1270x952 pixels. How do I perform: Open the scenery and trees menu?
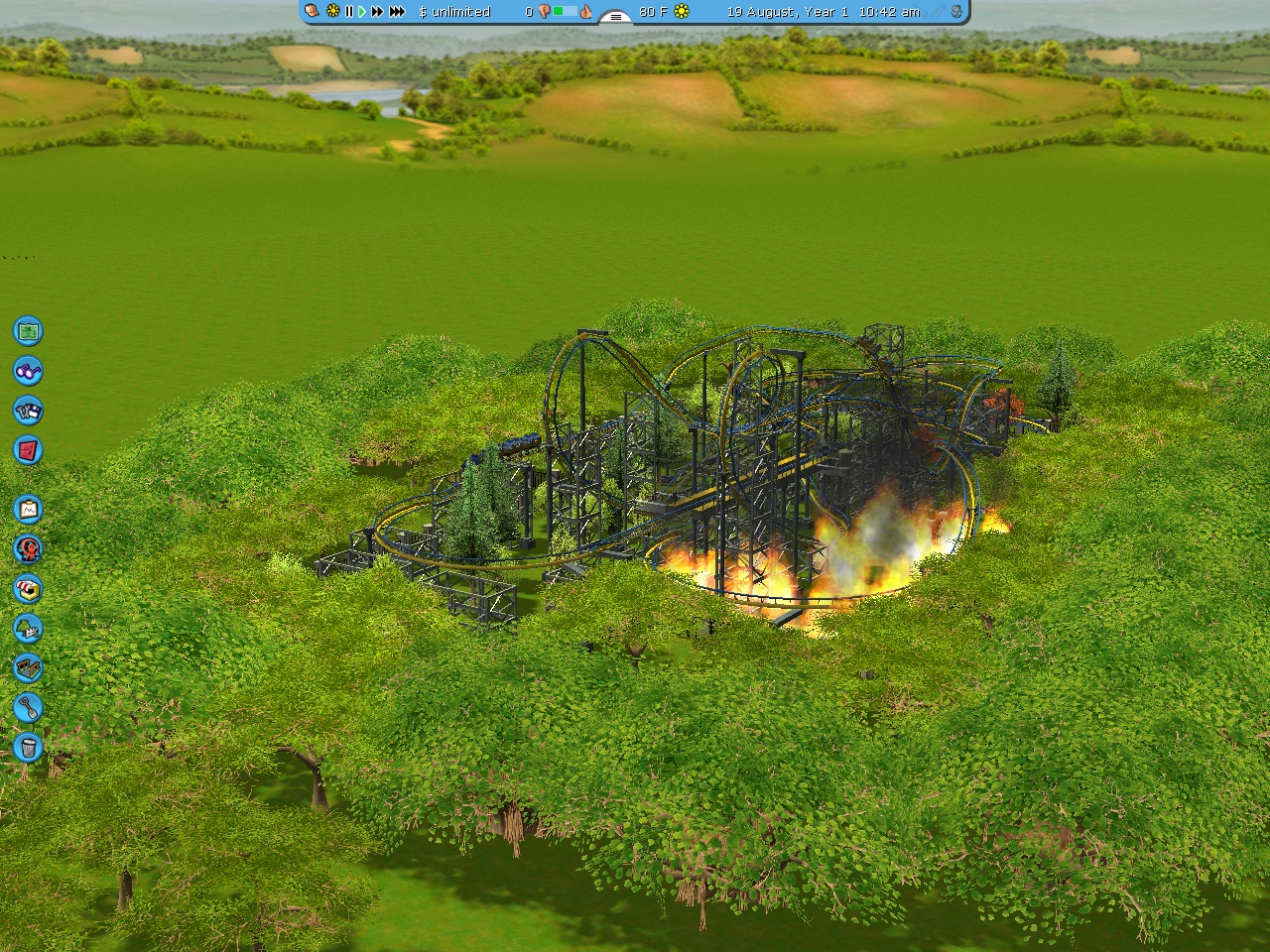pos(28,628)
